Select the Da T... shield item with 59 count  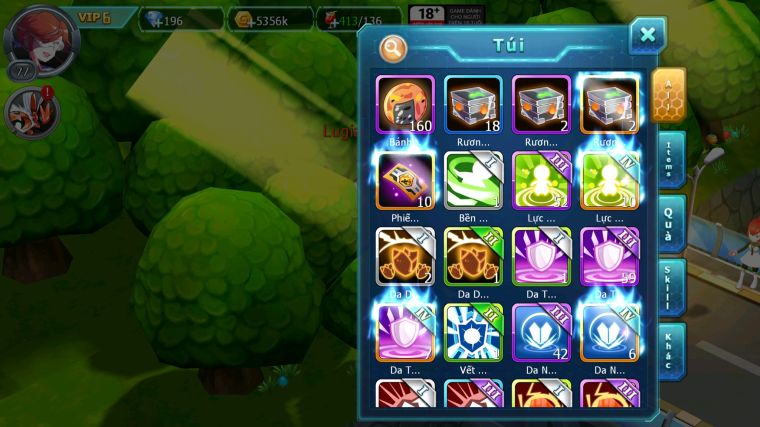tap(609, 256)
